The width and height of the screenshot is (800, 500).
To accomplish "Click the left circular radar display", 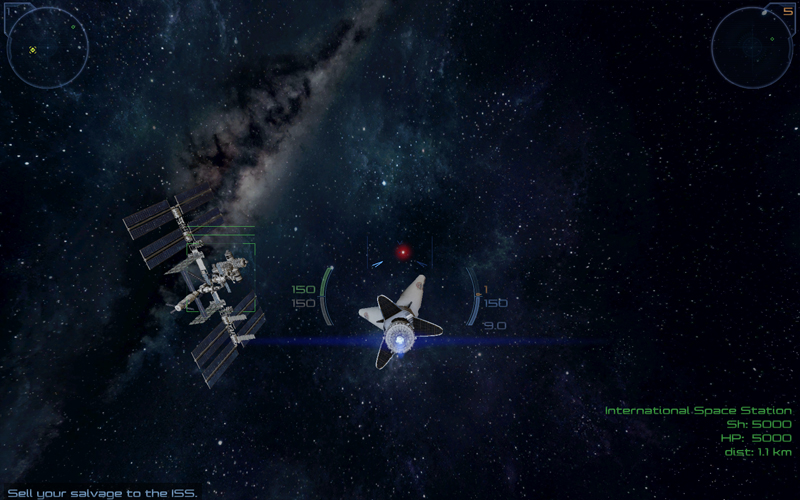I will [x=48, y=47].
